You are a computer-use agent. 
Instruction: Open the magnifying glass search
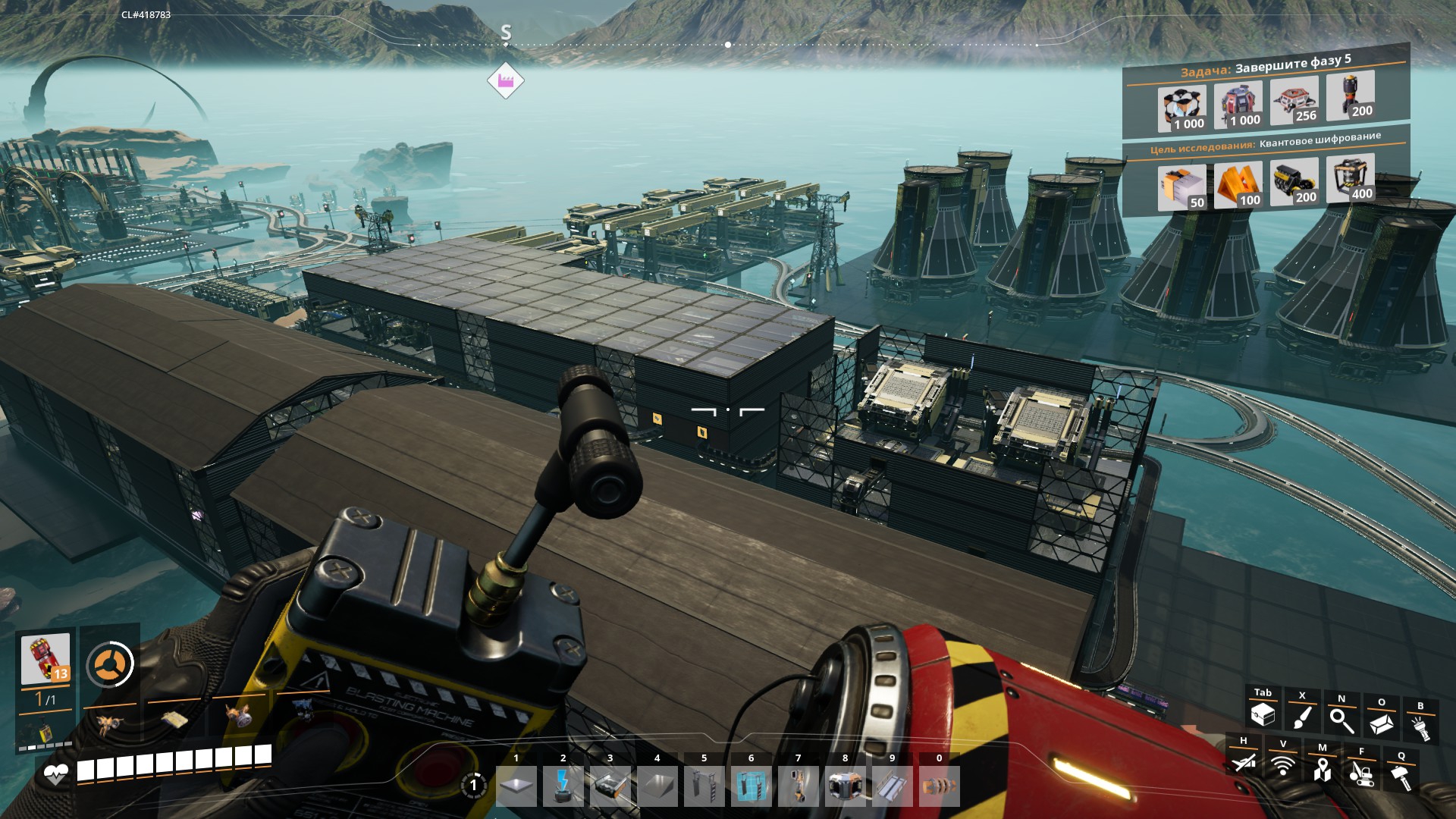[x=1341, y=719]
